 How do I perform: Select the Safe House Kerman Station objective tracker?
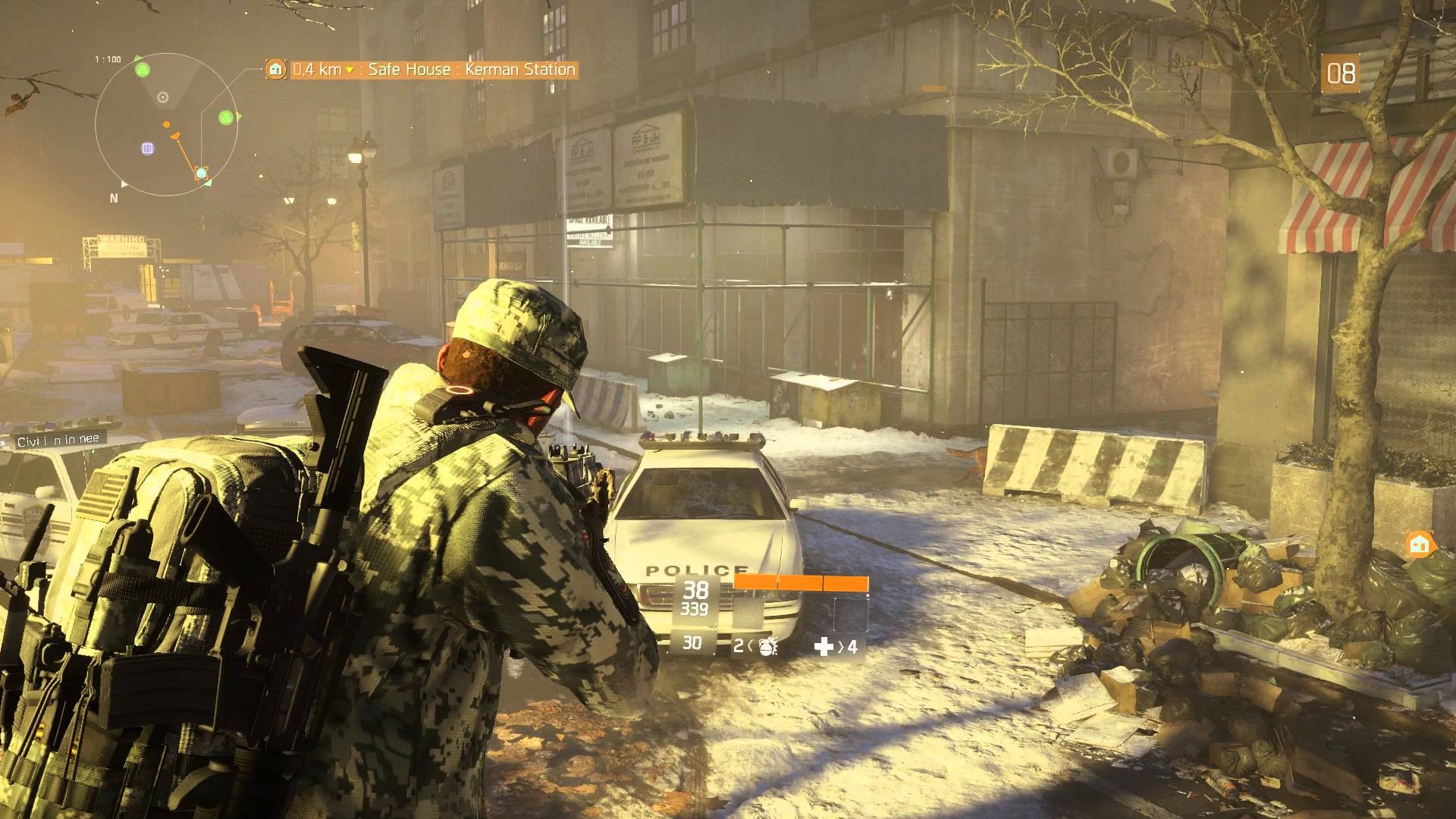[x=421, y=70]
